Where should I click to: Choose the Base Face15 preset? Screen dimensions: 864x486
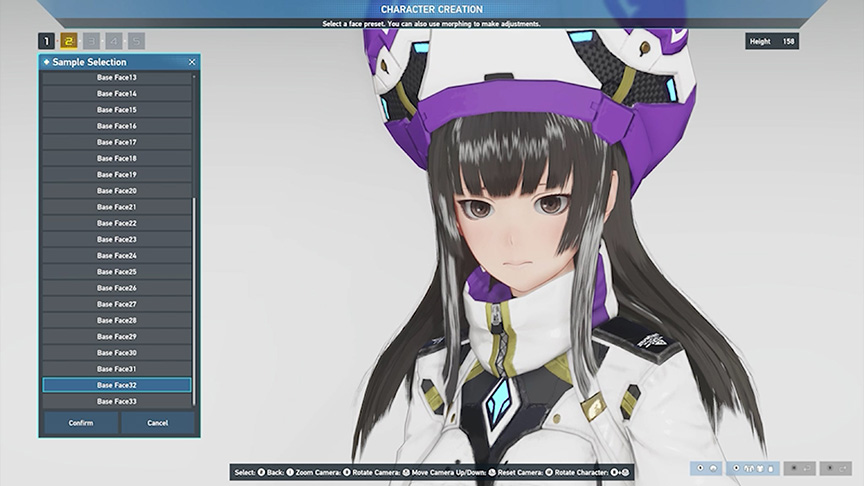pyautogui.click(x=117, y=110)
